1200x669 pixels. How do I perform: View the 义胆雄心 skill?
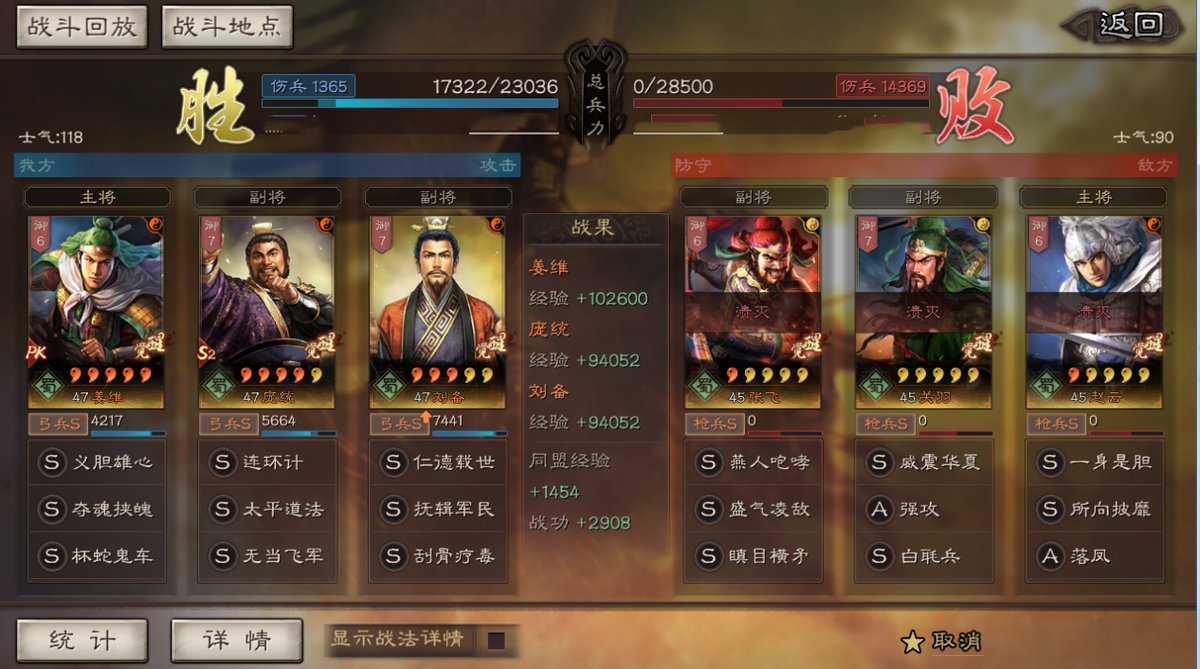click(97, 463)
